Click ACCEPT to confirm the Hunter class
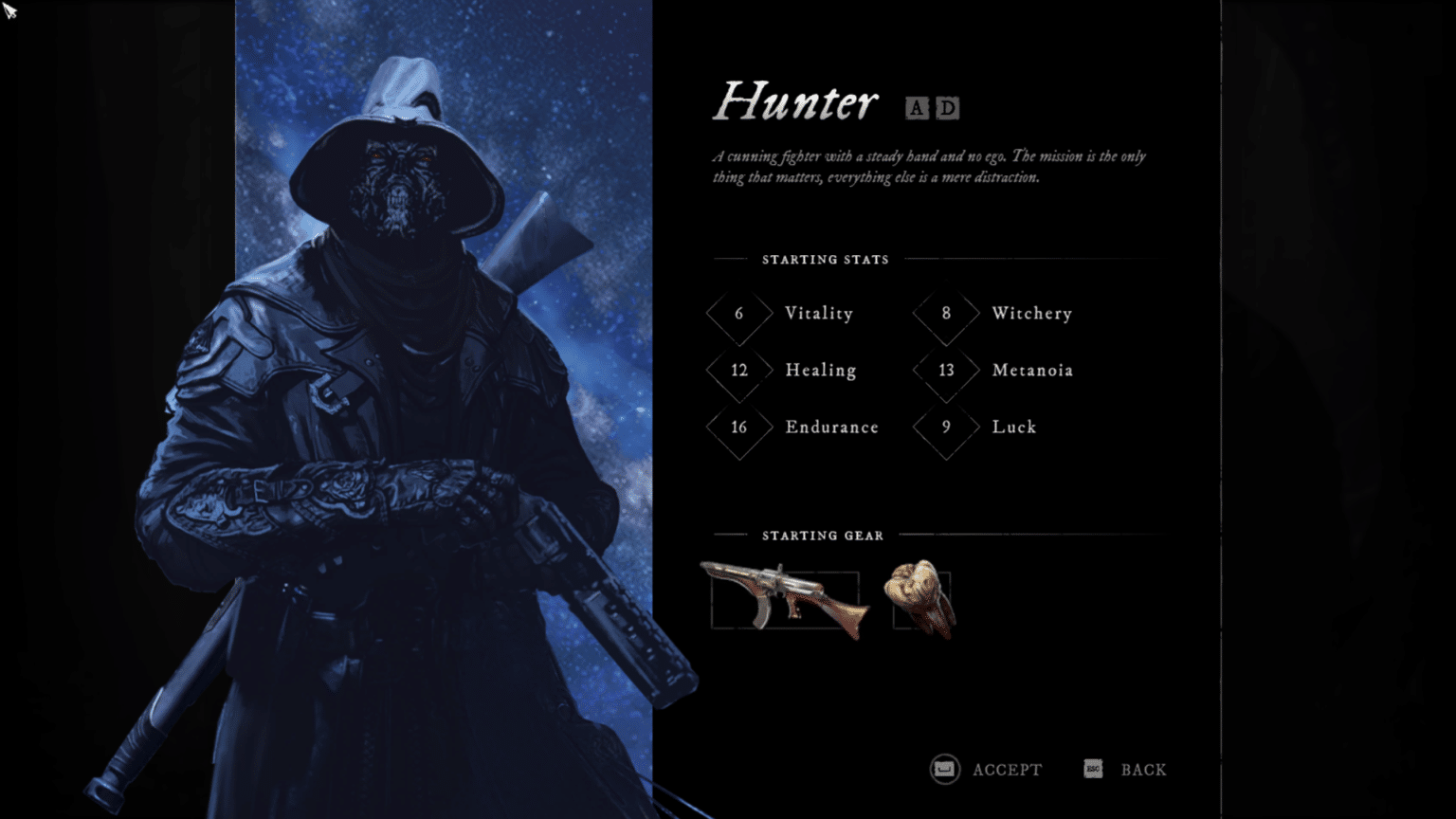The width and height of the screenshot is (1456, 819). [1008, 769]
